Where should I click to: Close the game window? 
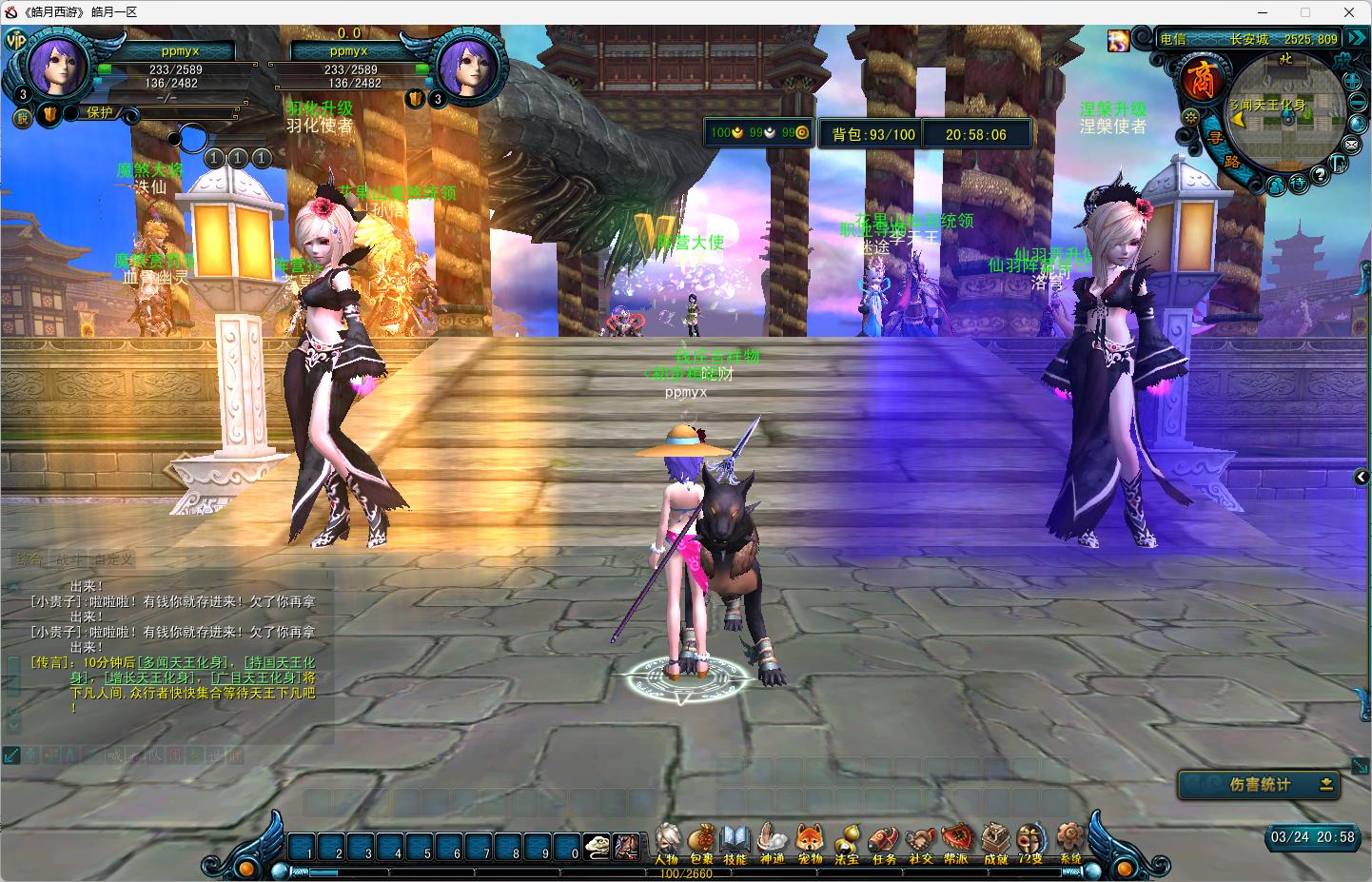point(1349,12)
